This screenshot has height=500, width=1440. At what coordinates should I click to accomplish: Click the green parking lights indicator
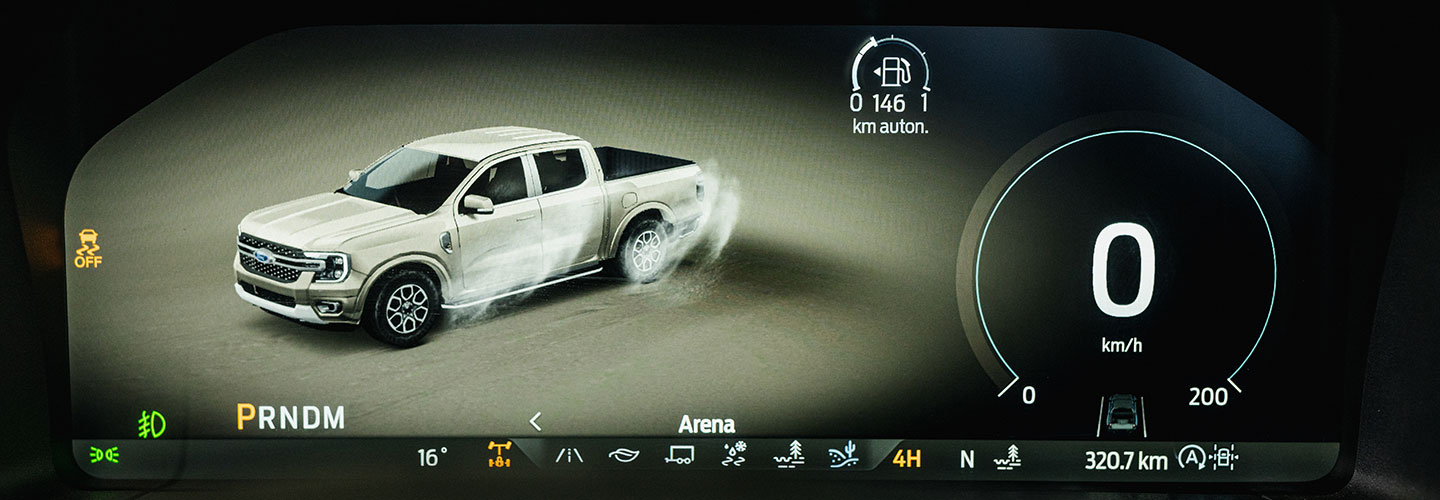click(103, 457)
